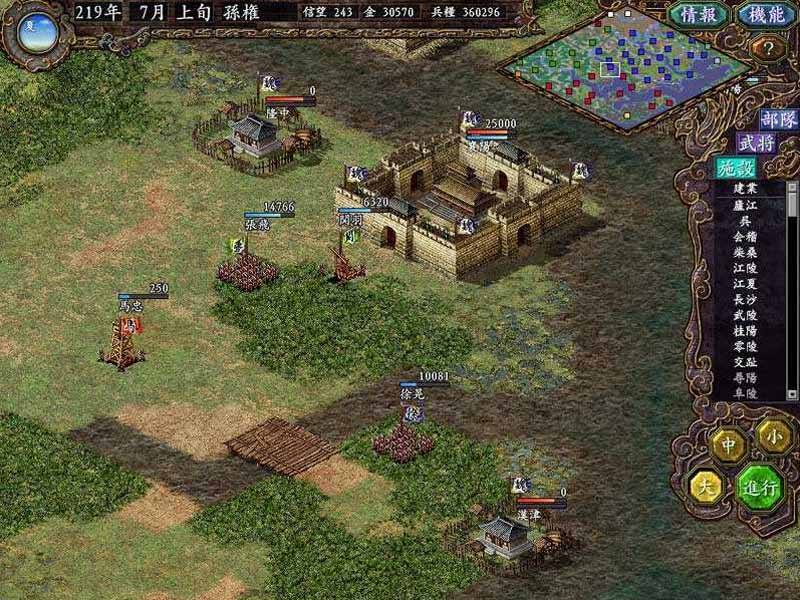Set zoom to 小 small
Viewport: 800px width, 600px height.
774,434
